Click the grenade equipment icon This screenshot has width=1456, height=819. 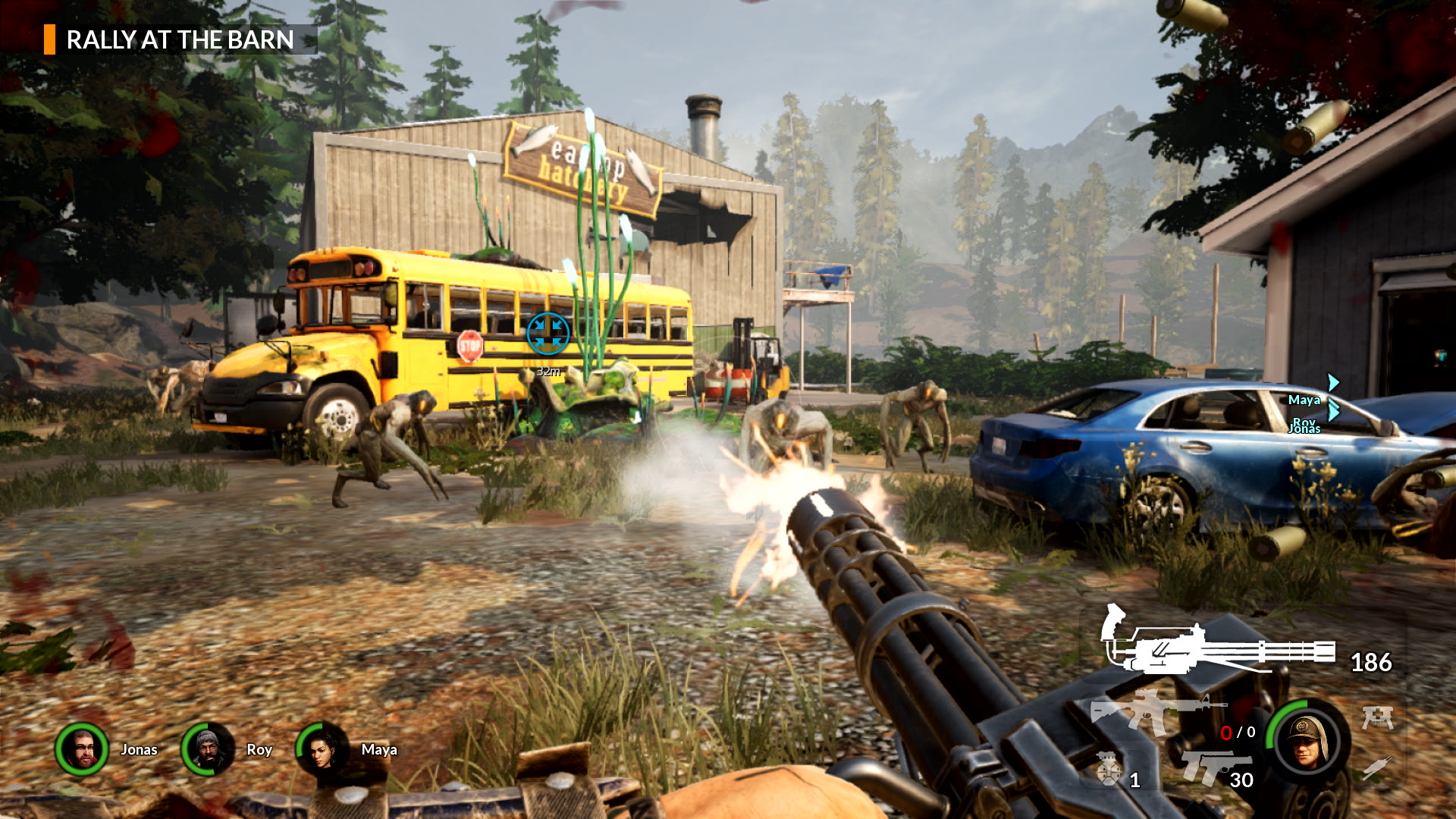(1109, 768)
